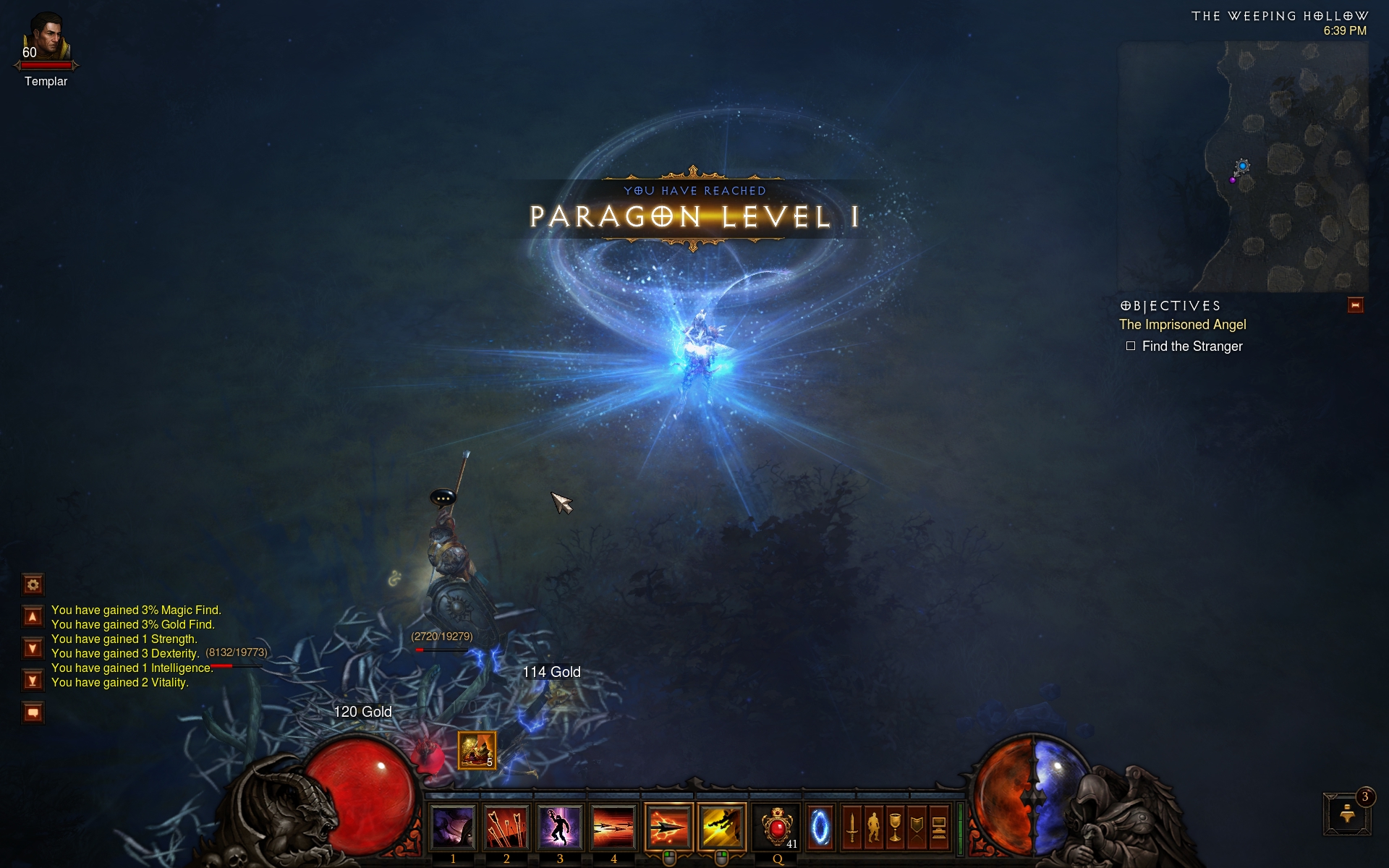Screen dimensions: 1389x868
Task: Fire the multiple arrows skill
Action: [613, 827]
